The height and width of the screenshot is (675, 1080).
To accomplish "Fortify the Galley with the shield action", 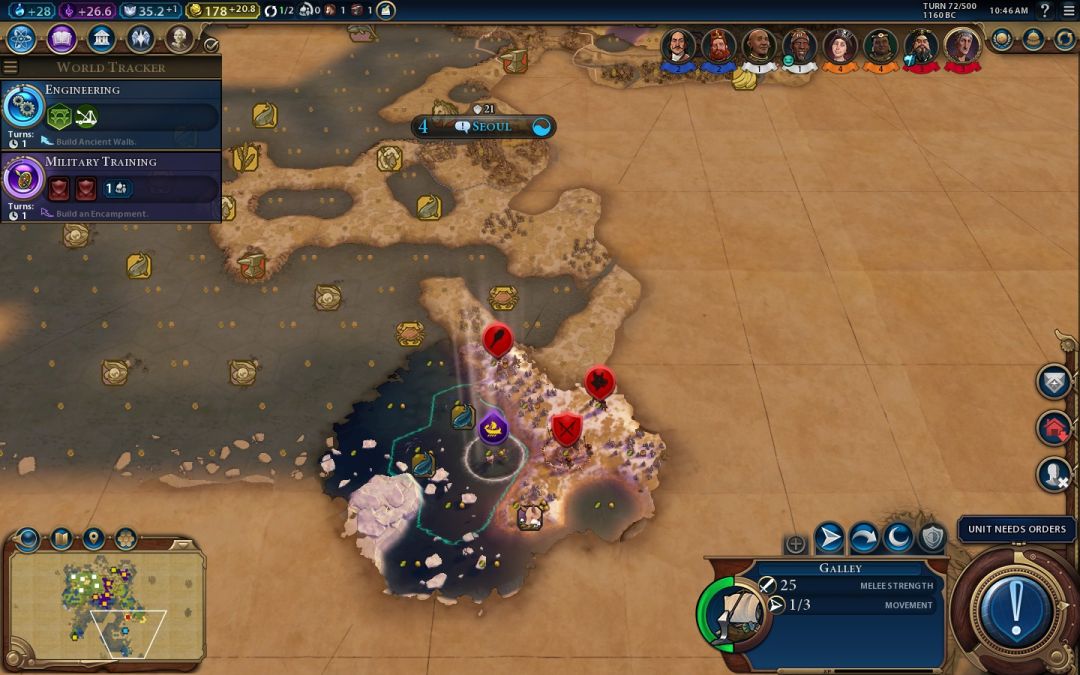I will (933, 538).
